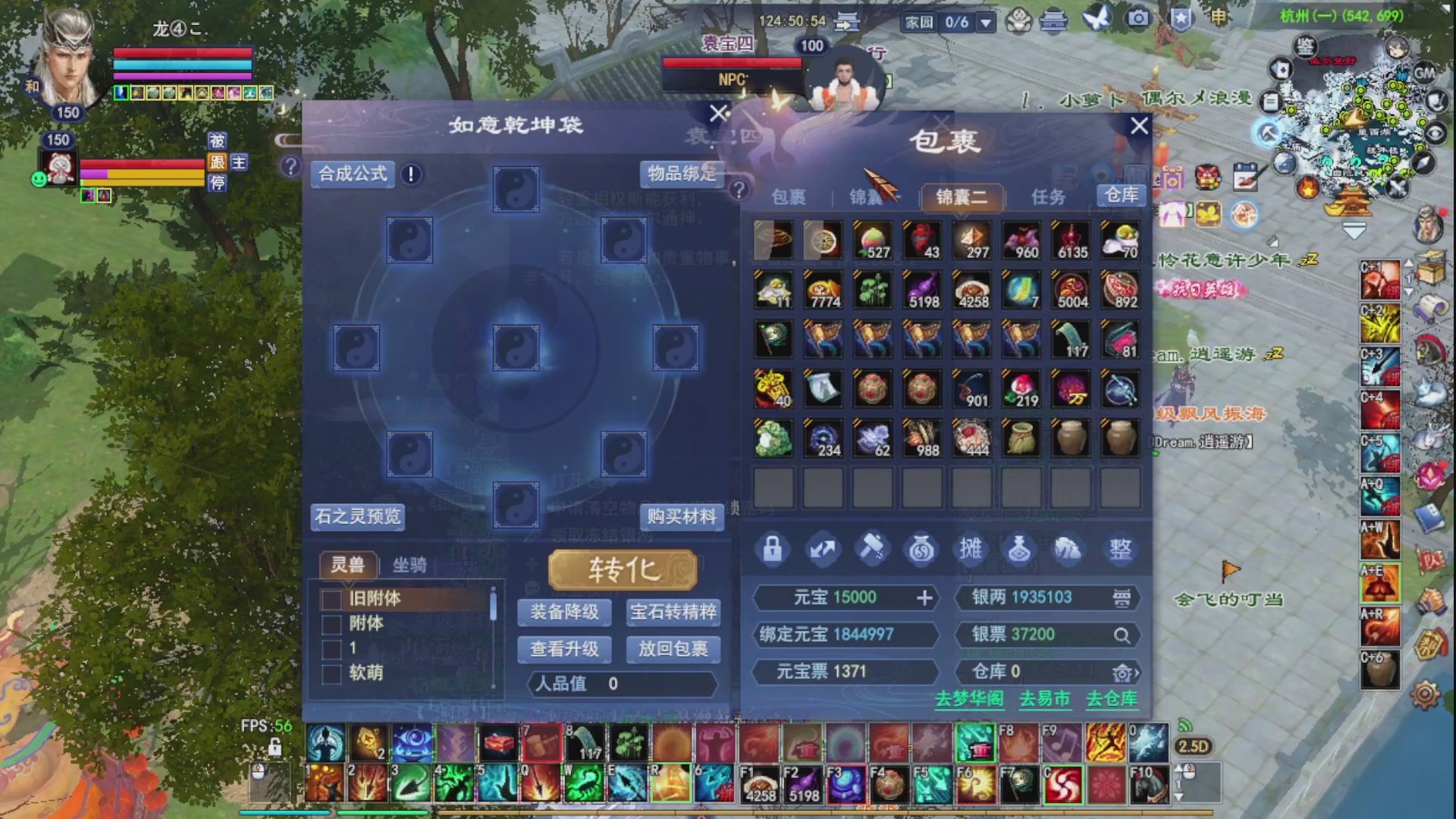Select the lock icon in the bag toolbar
This screenshot has width=1456, height=819.
[x=772, y=549]
